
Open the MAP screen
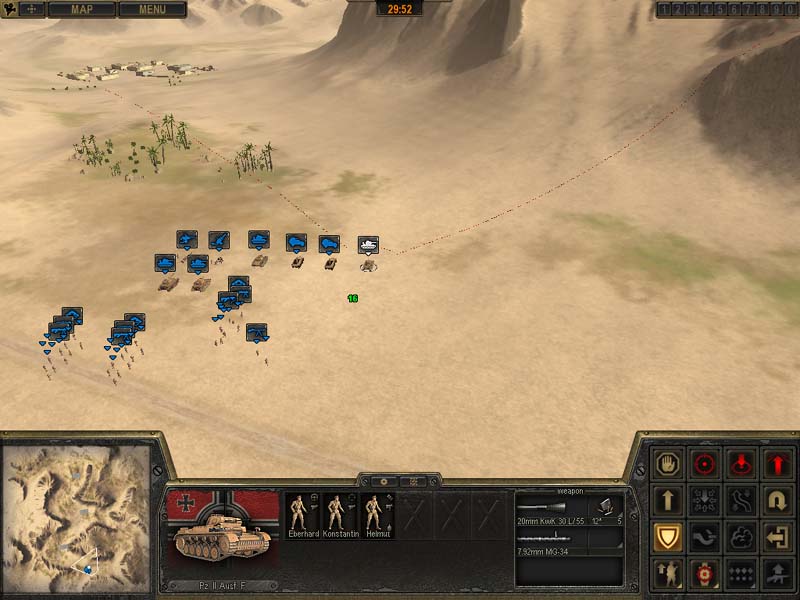tap(81, 9)
